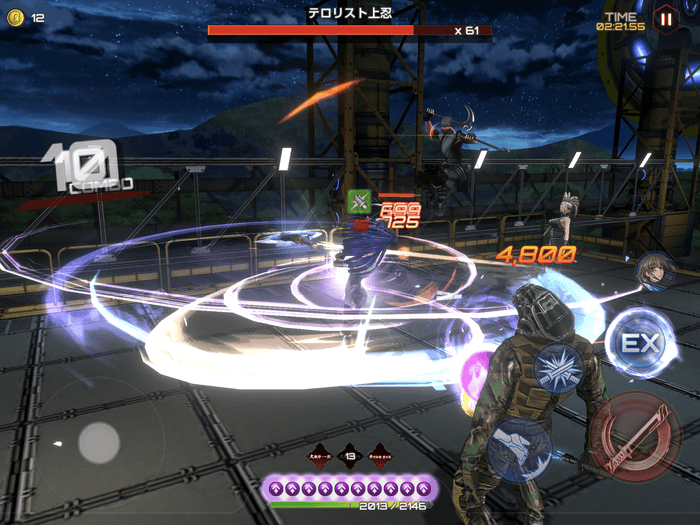
Task: Tap the brown-haired character portrait
Action: [x=652, y=271]
